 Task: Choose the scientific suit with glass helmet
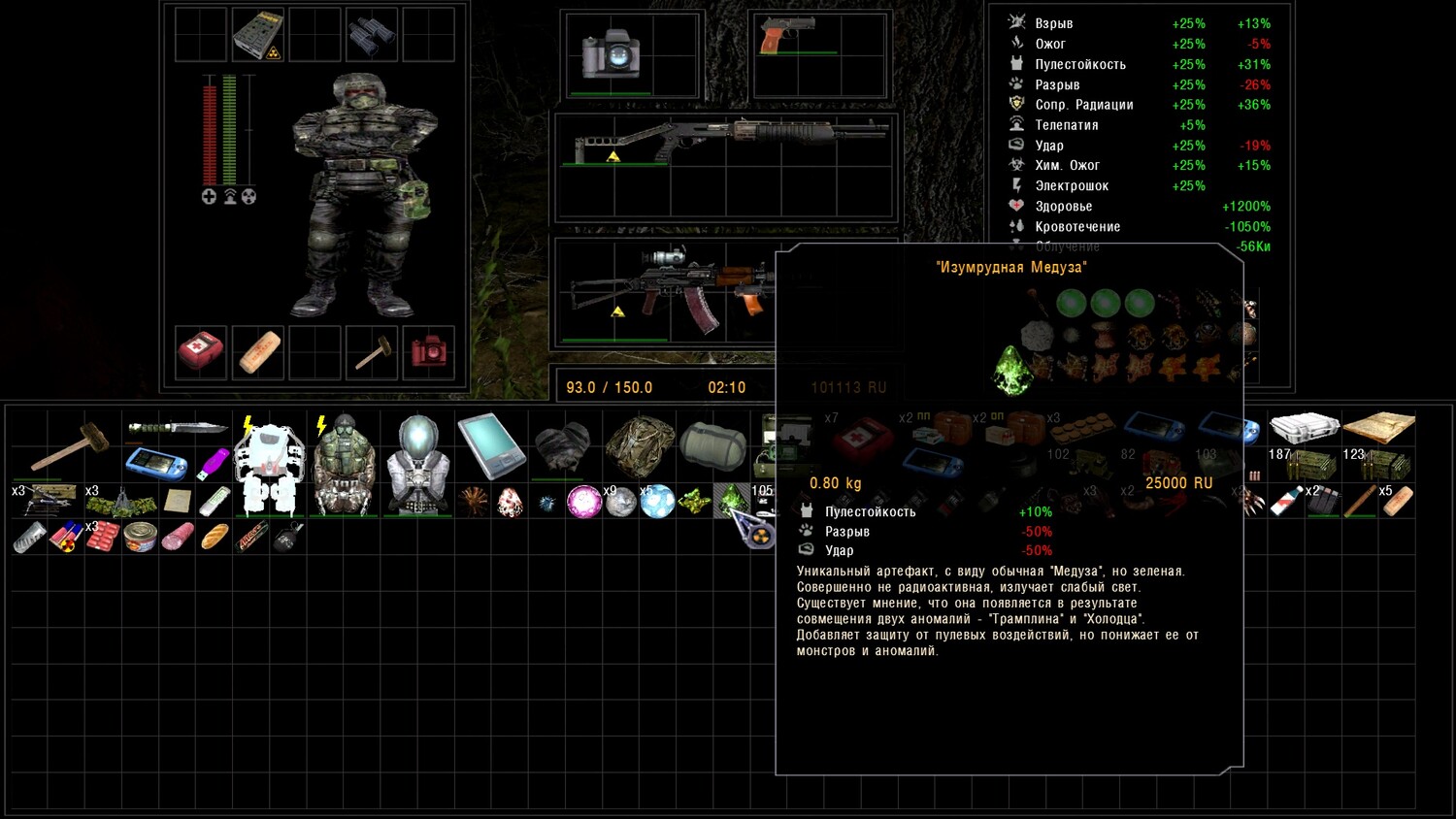point(417,466)
